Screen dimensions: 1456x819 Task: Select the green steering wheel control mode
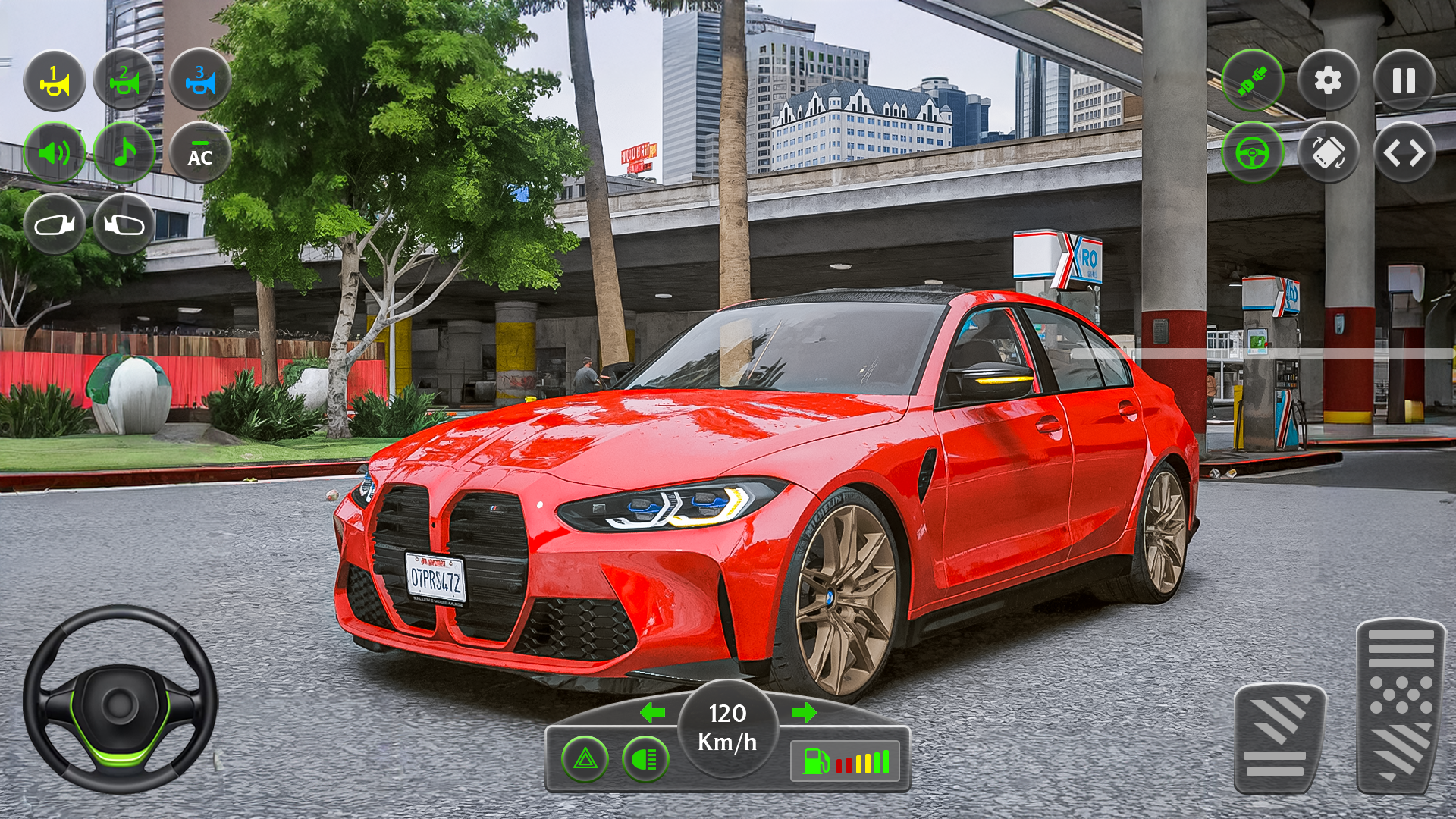pyautogui.click(x=1253, y=152)
